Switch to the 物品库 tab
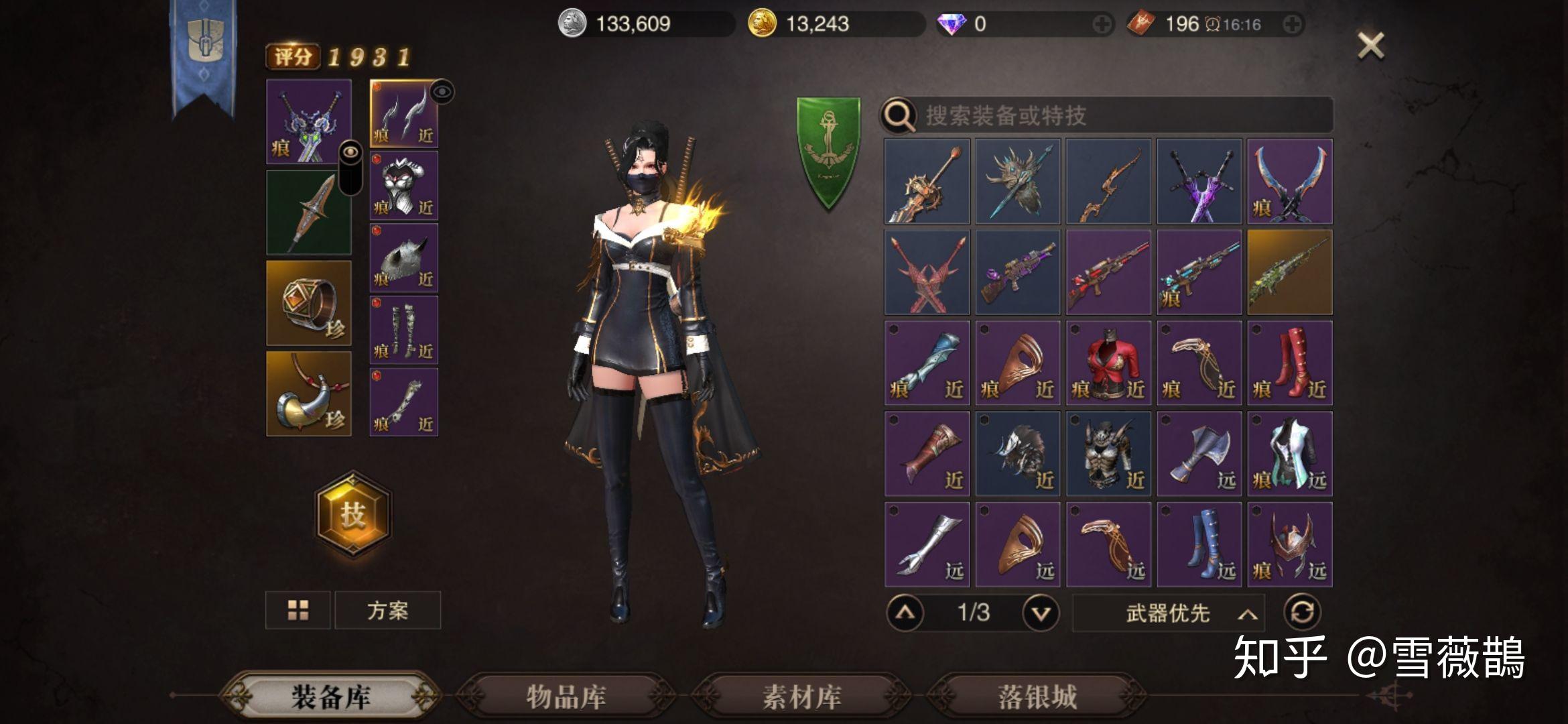The height and width of the screenshot is (724, 1568). pyautogui.click(x=566, y=697)
